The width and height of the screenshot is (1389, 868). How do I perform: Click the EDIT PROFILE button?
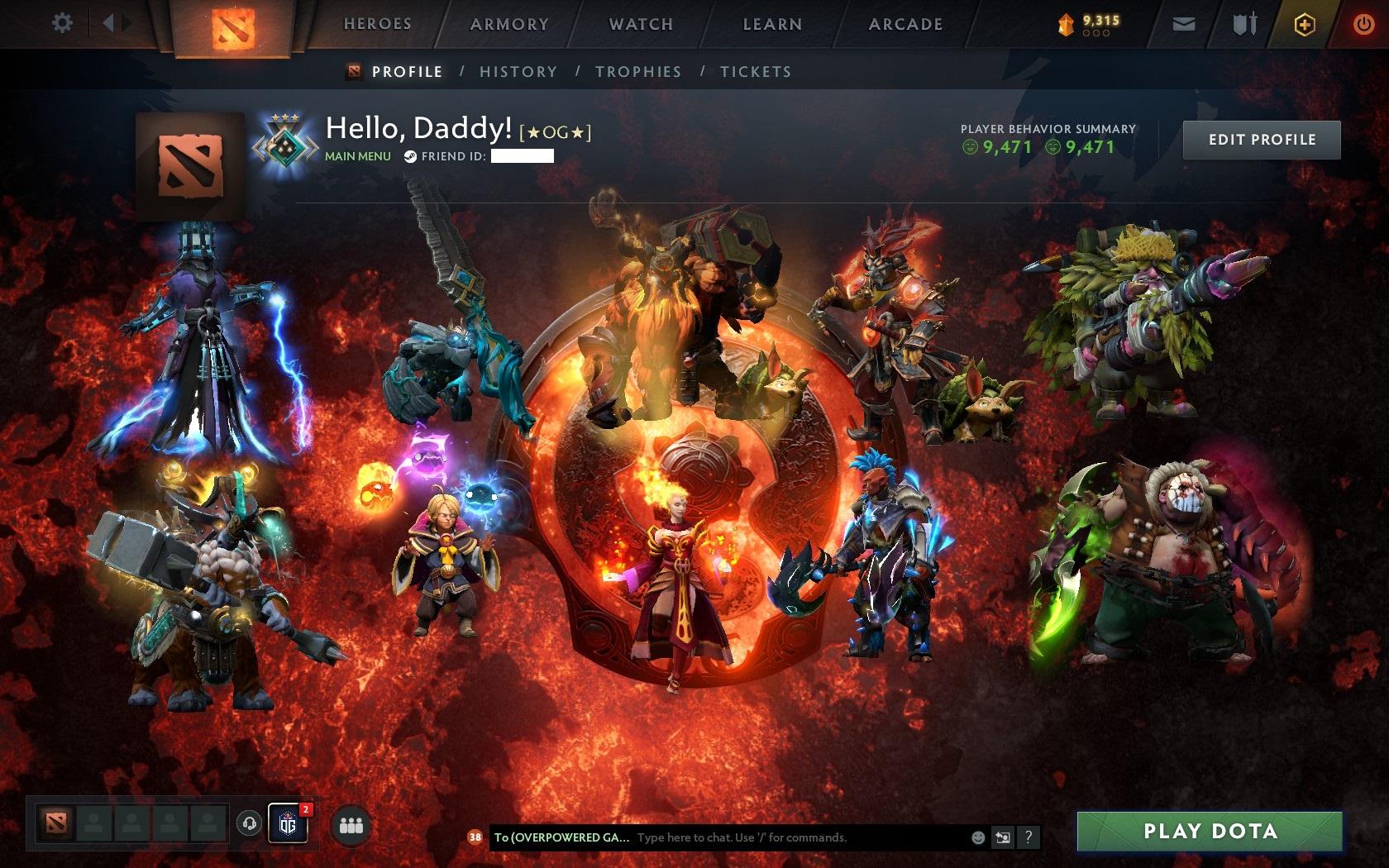(1261, 140)
